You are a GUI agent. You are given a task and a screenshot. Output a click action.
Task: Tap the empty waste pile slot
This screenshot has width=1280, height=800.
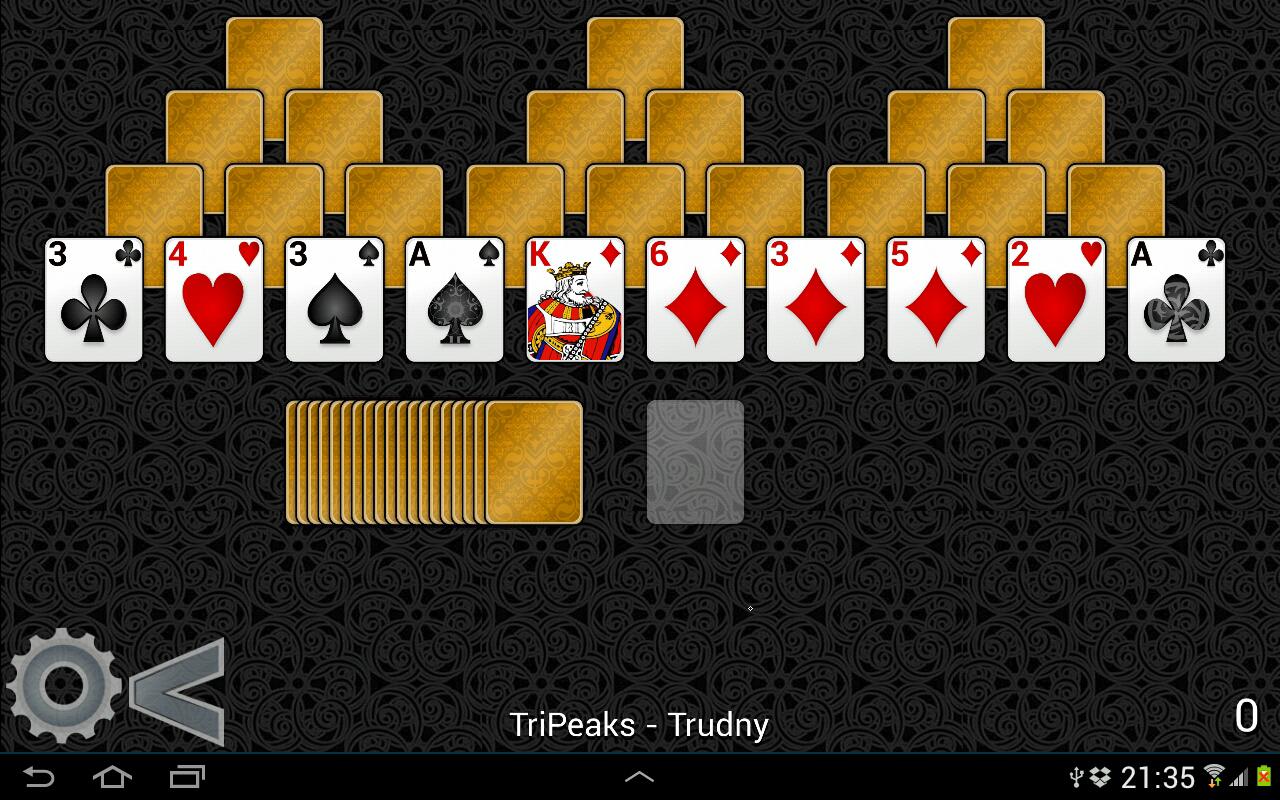tap(696, 461)
